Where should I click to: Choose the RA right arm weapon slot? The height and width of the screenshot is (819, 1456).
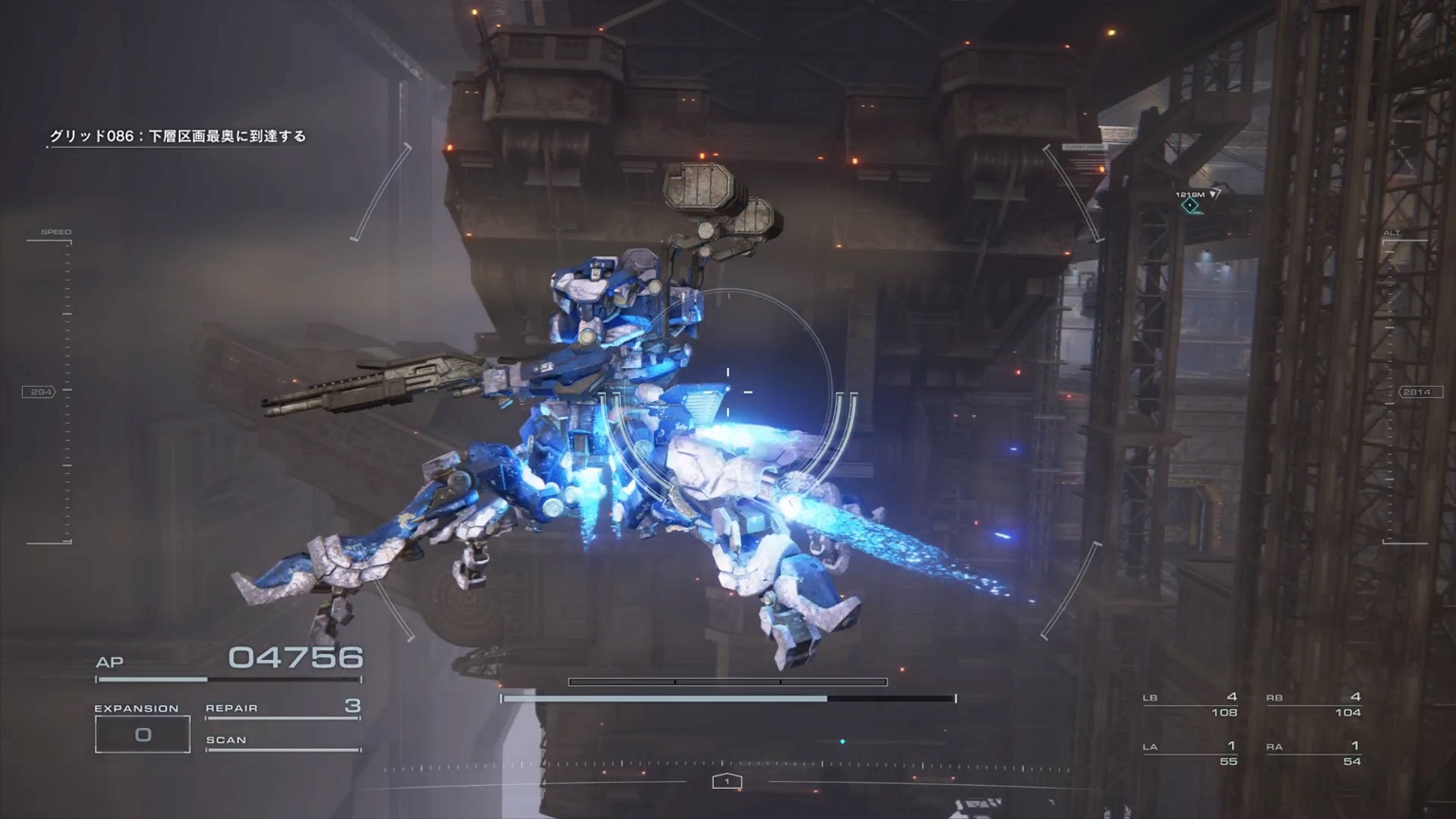[1314, 753]
